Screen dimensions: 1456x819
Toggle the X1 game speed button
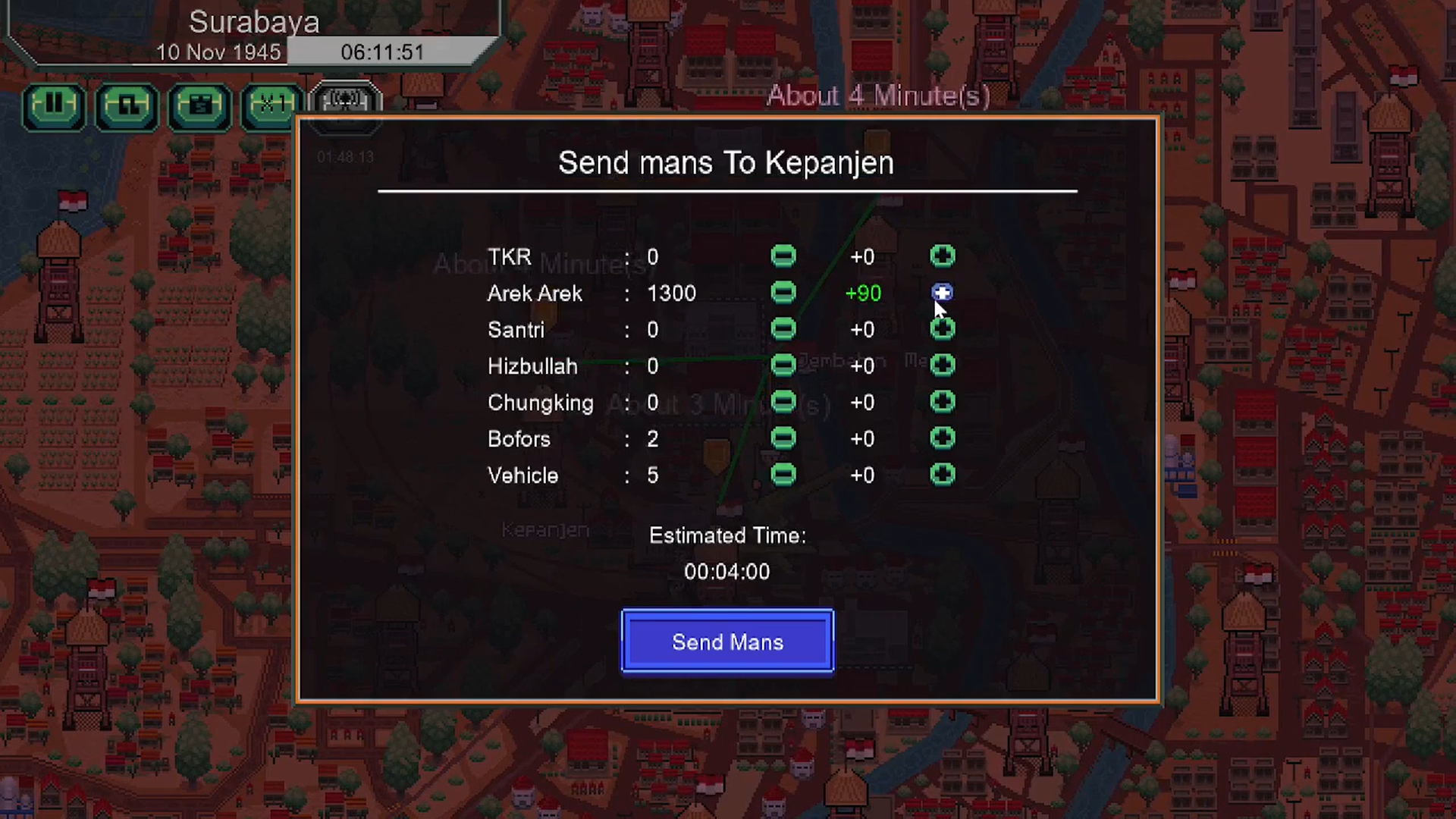point(272,105)
